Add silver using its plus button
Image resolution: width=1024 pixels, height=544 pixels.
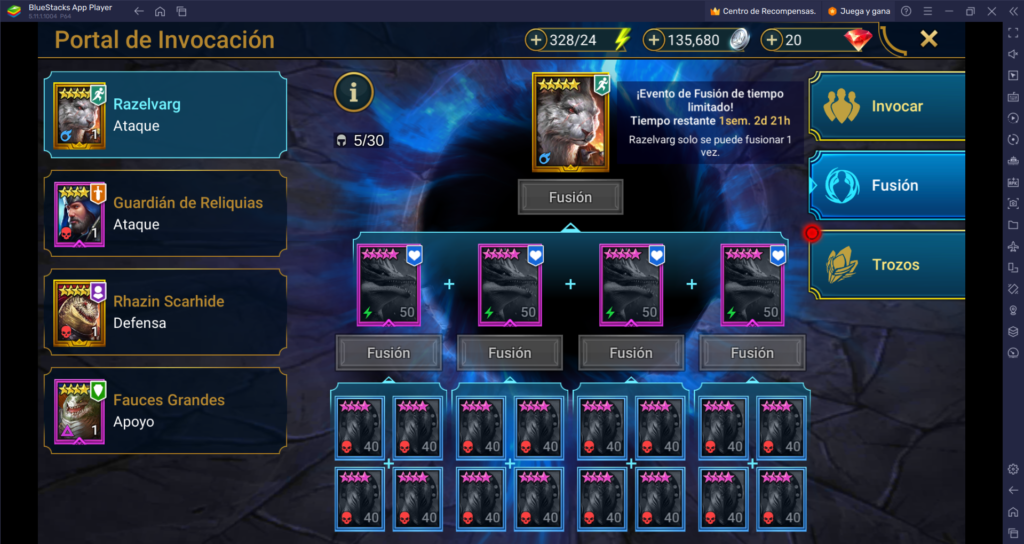[655, 40]
